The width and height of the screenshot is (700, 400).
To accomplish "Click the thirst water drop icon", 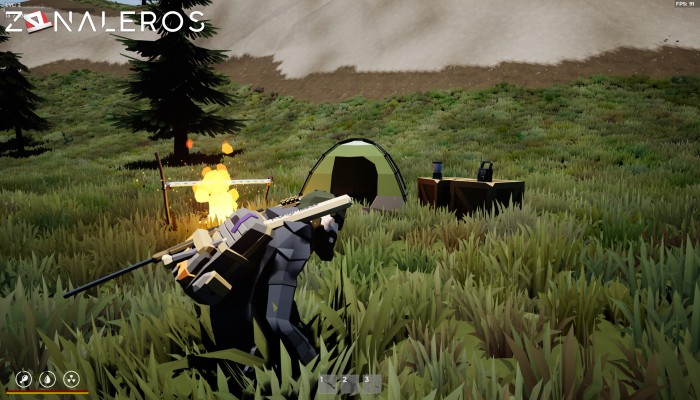I will tap(47, 379).
